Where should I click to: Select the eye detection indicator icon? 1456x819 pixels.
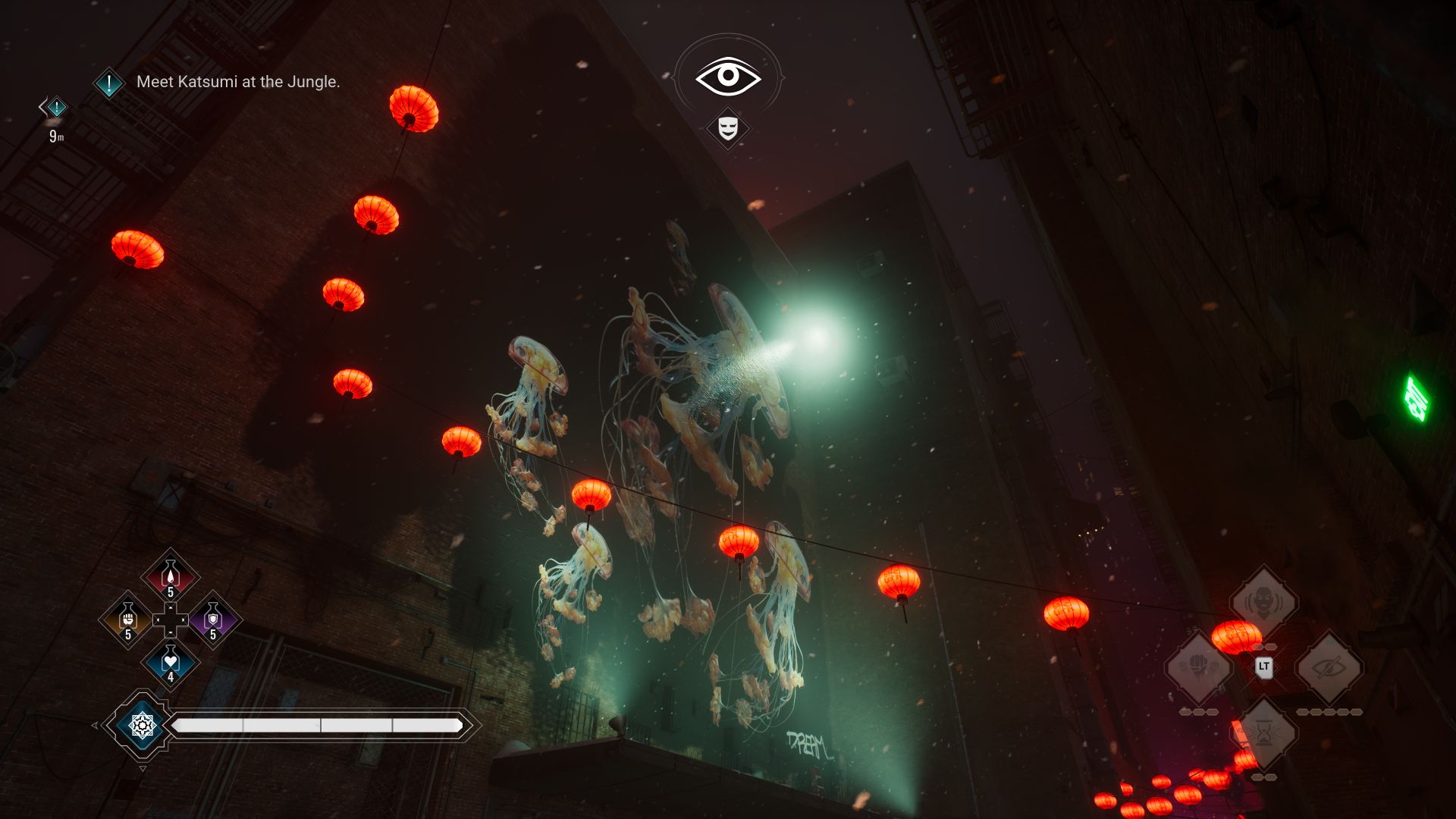point(728,76)
